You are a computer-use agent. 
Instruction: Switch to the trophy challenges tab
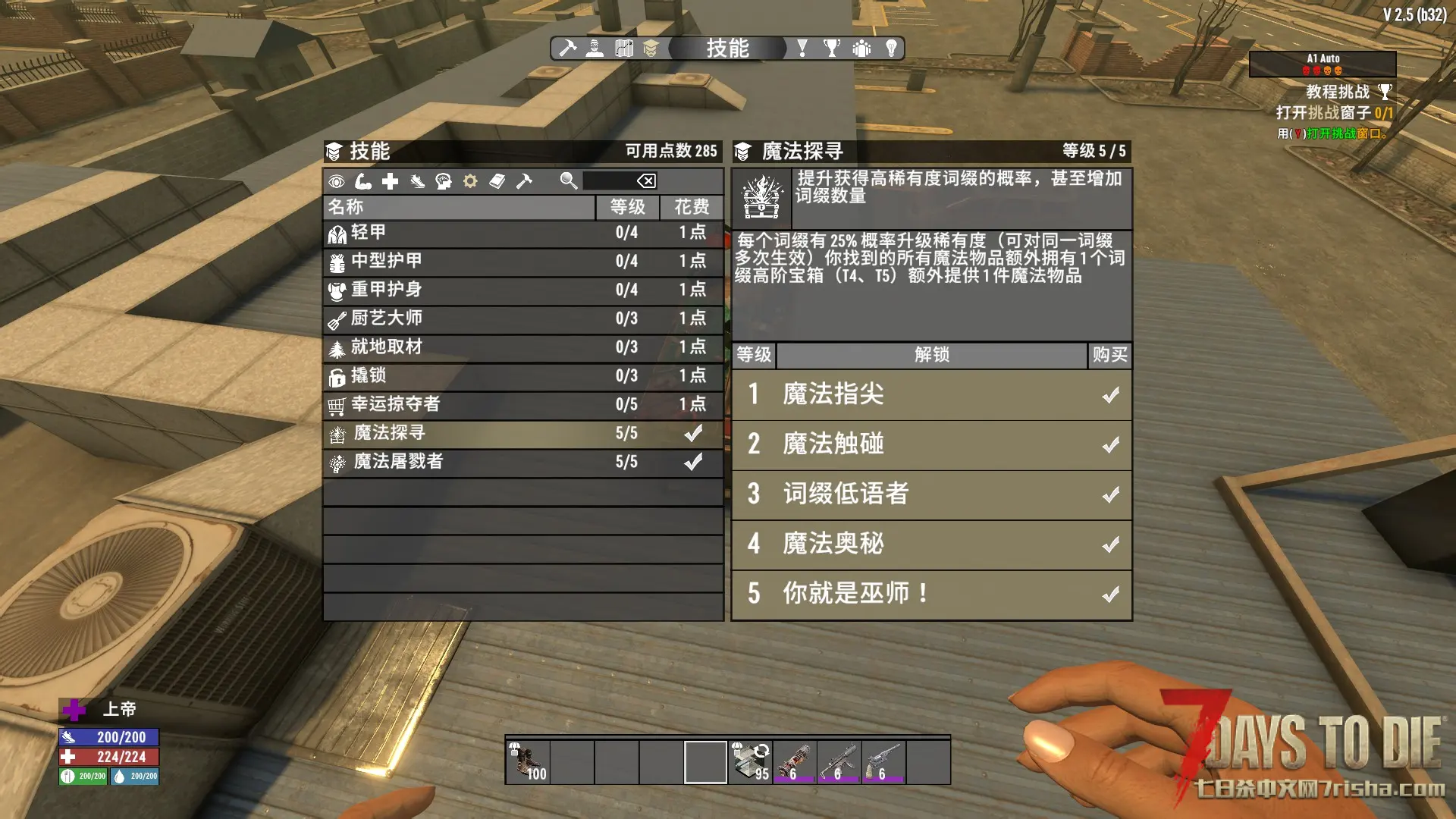click(x=832, y=49)
